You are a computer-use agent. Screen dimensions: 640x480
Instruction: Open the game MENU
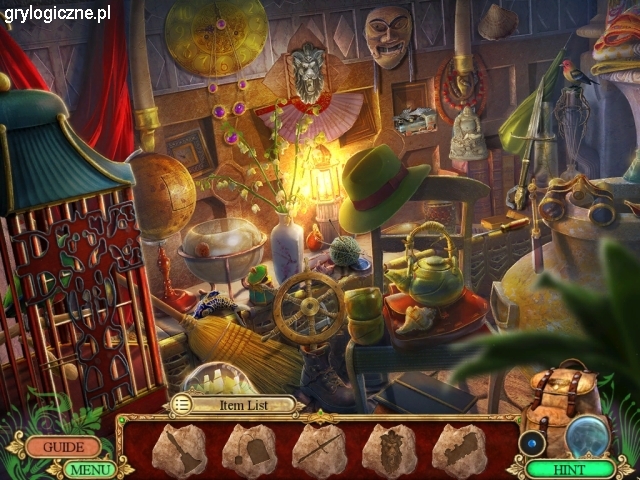tap(90, 468)
